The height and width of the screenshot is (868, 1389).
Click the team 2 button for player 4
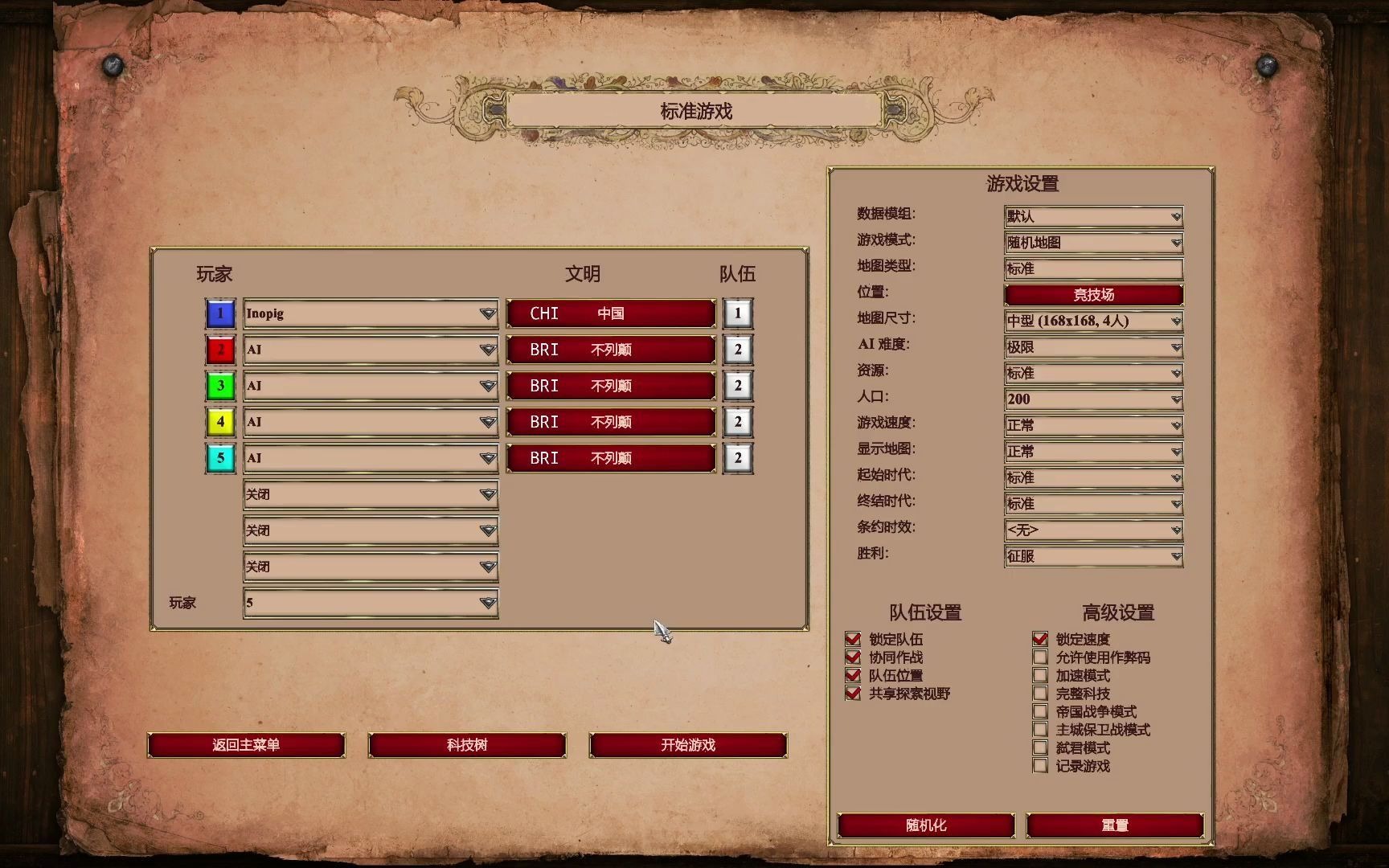(x=736, y=422)
